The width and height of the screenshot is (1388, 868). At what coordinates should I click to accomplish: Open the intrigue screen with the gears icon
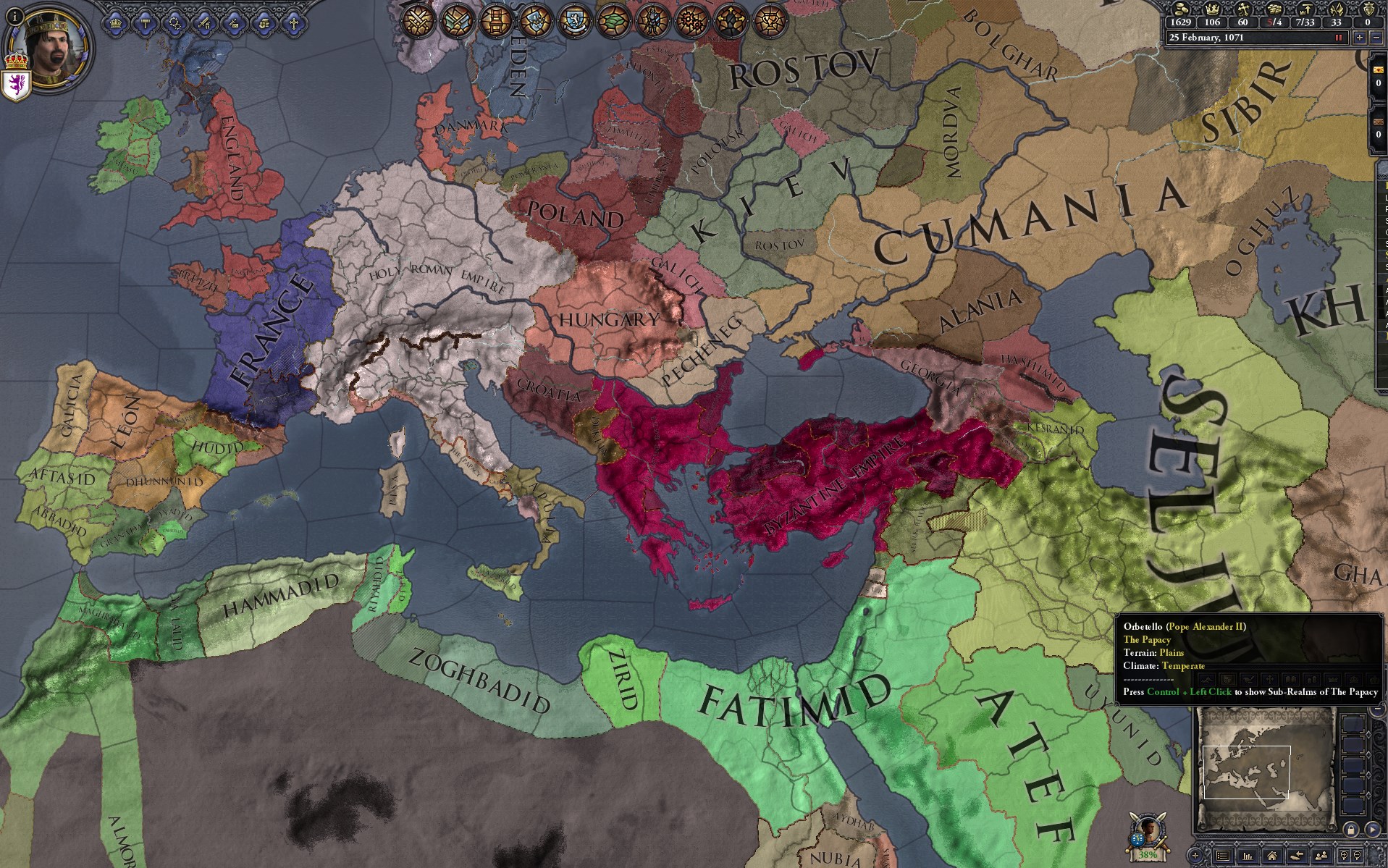[174, 22]
